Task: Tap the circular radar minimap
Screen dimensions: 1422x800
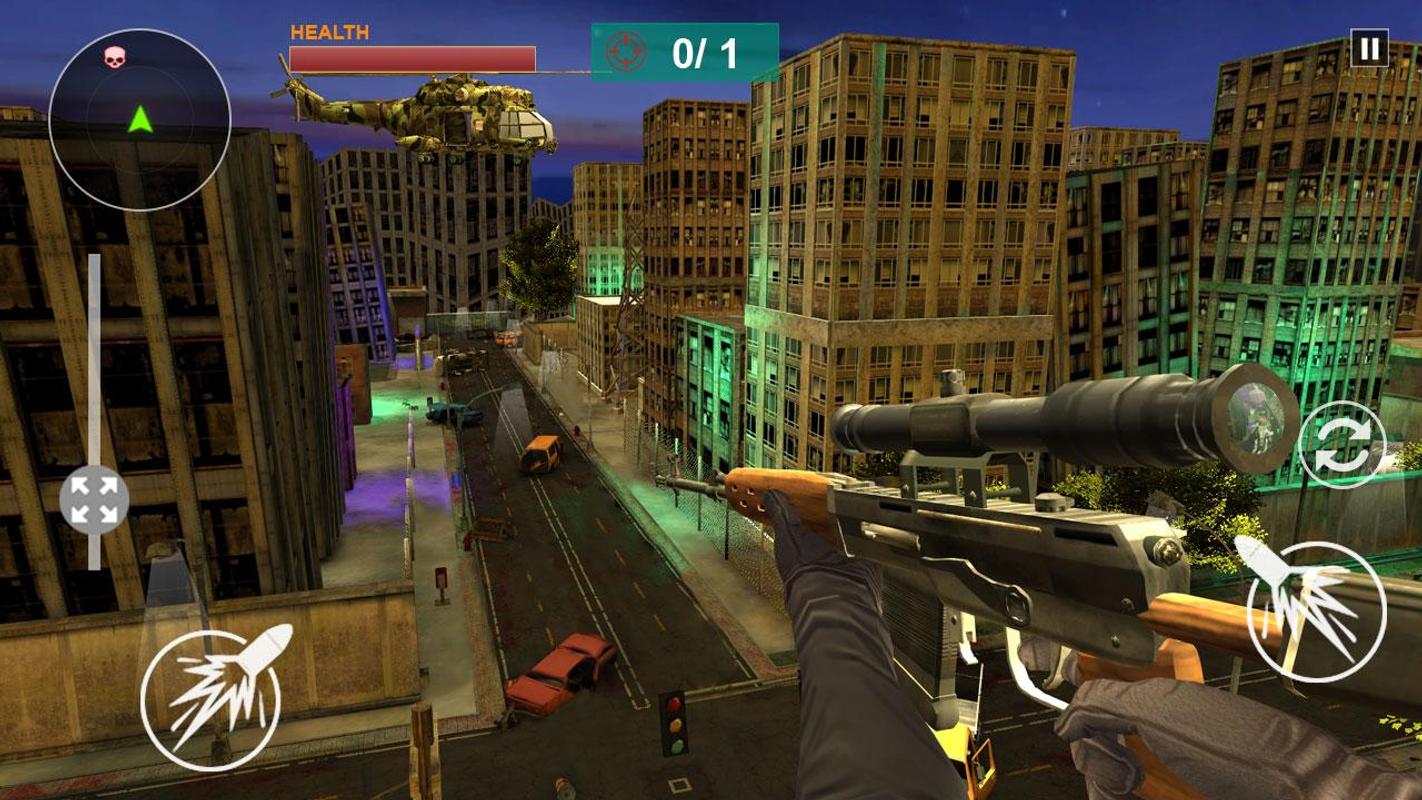Action: pos(139,119)
